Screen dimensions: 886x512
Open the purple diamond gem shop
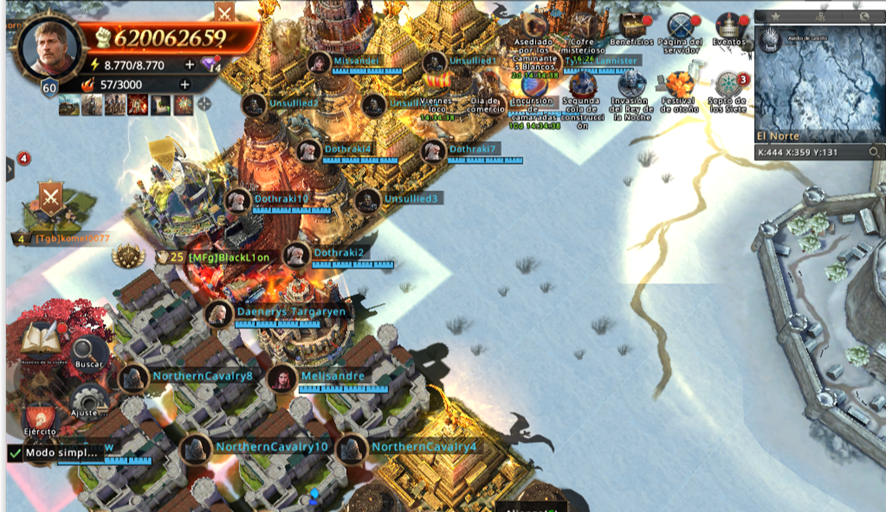point(209,64)
